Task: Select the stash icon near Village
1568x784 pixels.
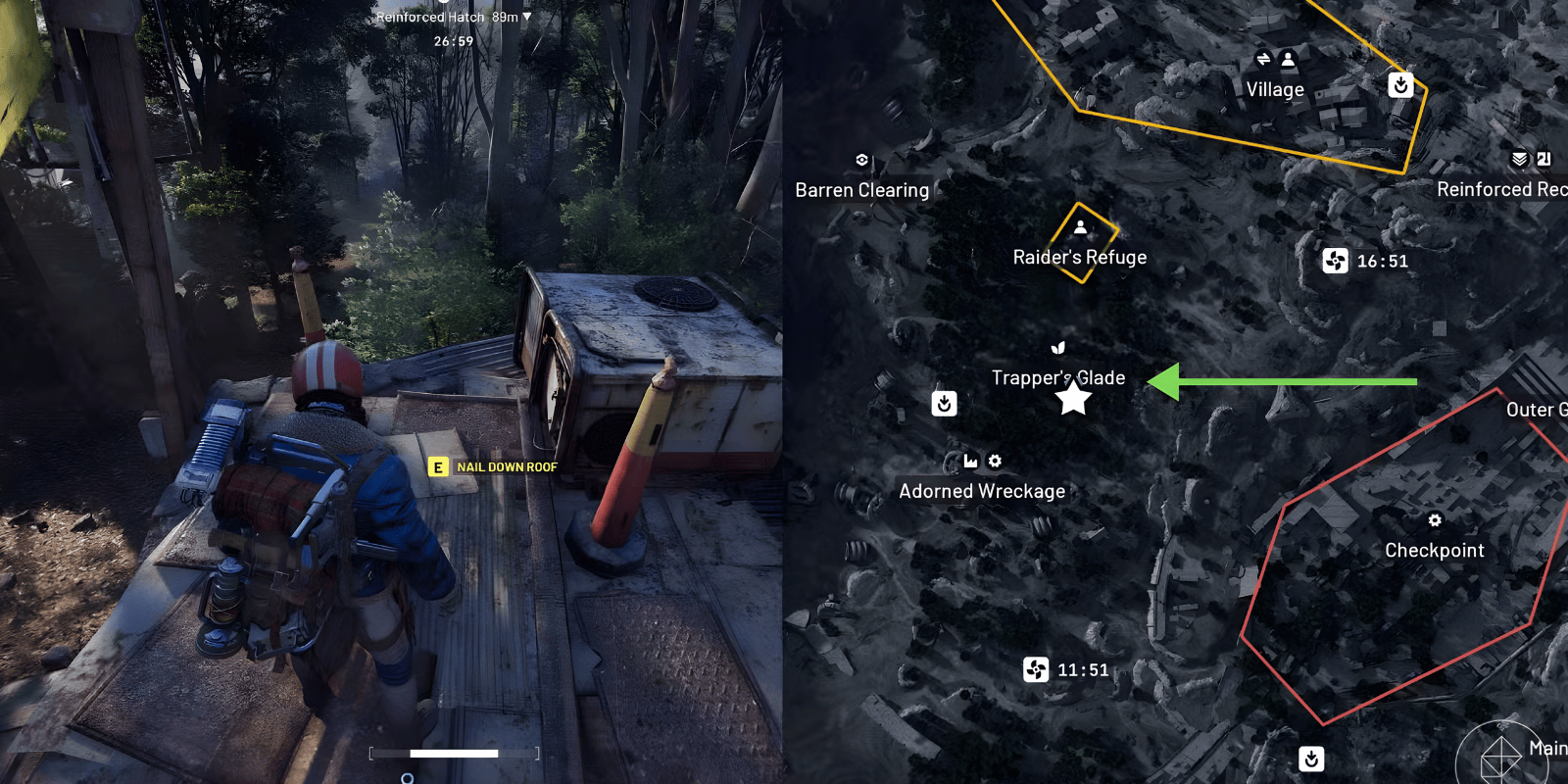Action: click(1400, 86)
